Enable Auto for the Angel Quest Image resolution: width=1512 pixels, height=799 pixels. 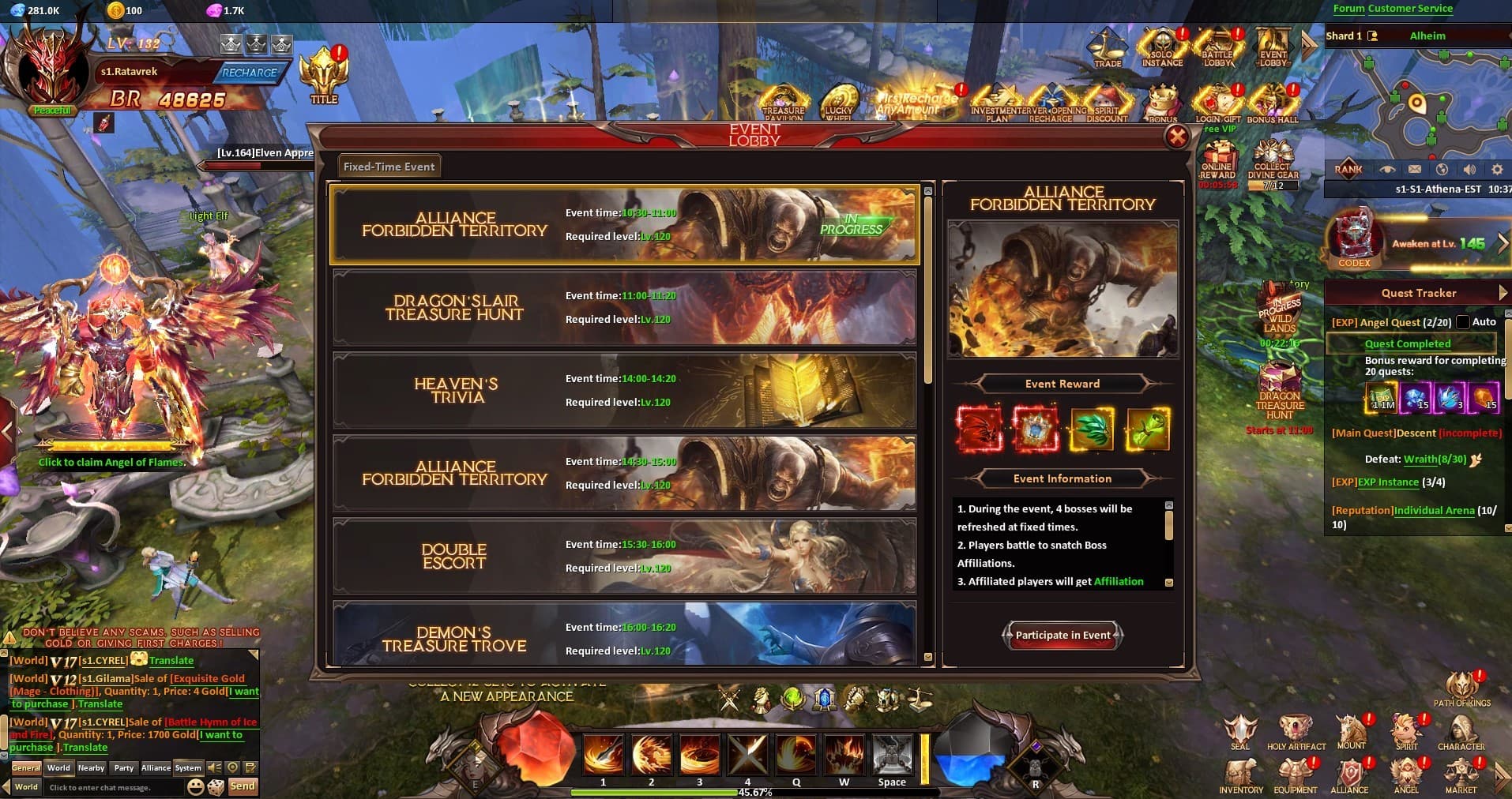click(1464, 321)
